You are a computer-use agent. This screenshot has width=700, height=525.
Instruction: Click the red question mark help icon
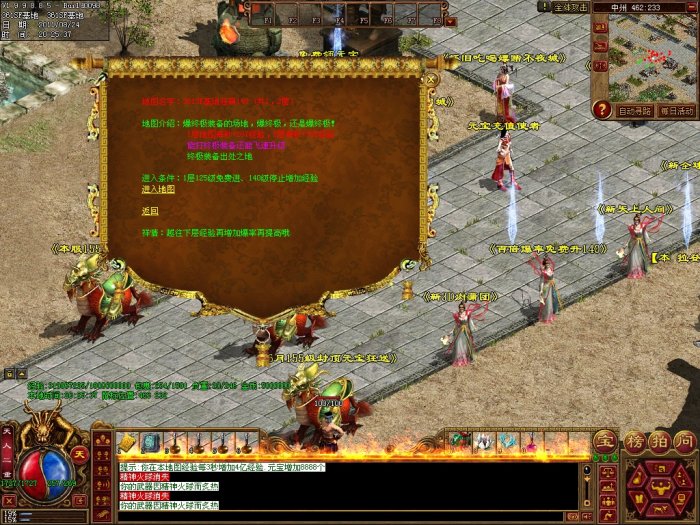point(602,110)
